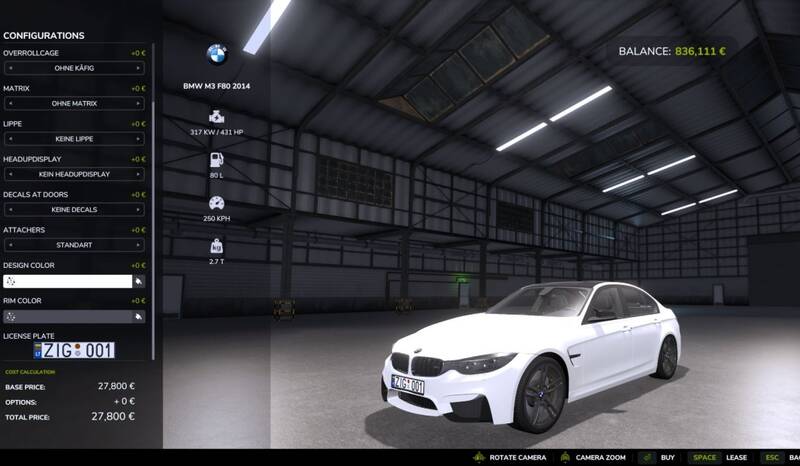This screenshot has width=800, height=466.
Task: Go back one Headupdisplay option
Action: click(10, 174)
